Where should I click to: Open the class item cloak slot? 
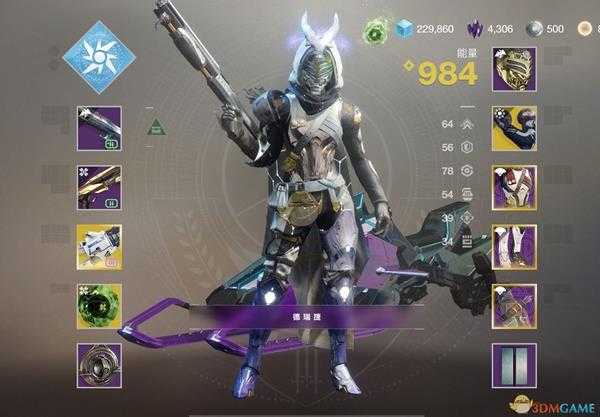(514, 306)
